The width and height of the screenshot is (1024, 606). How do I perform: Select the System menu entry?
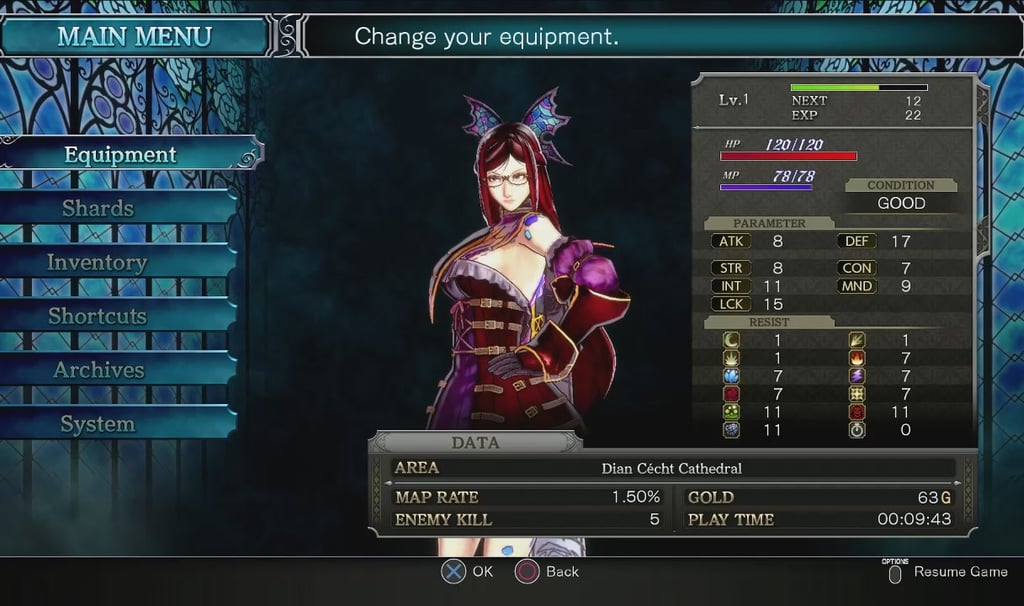[97, 424]
